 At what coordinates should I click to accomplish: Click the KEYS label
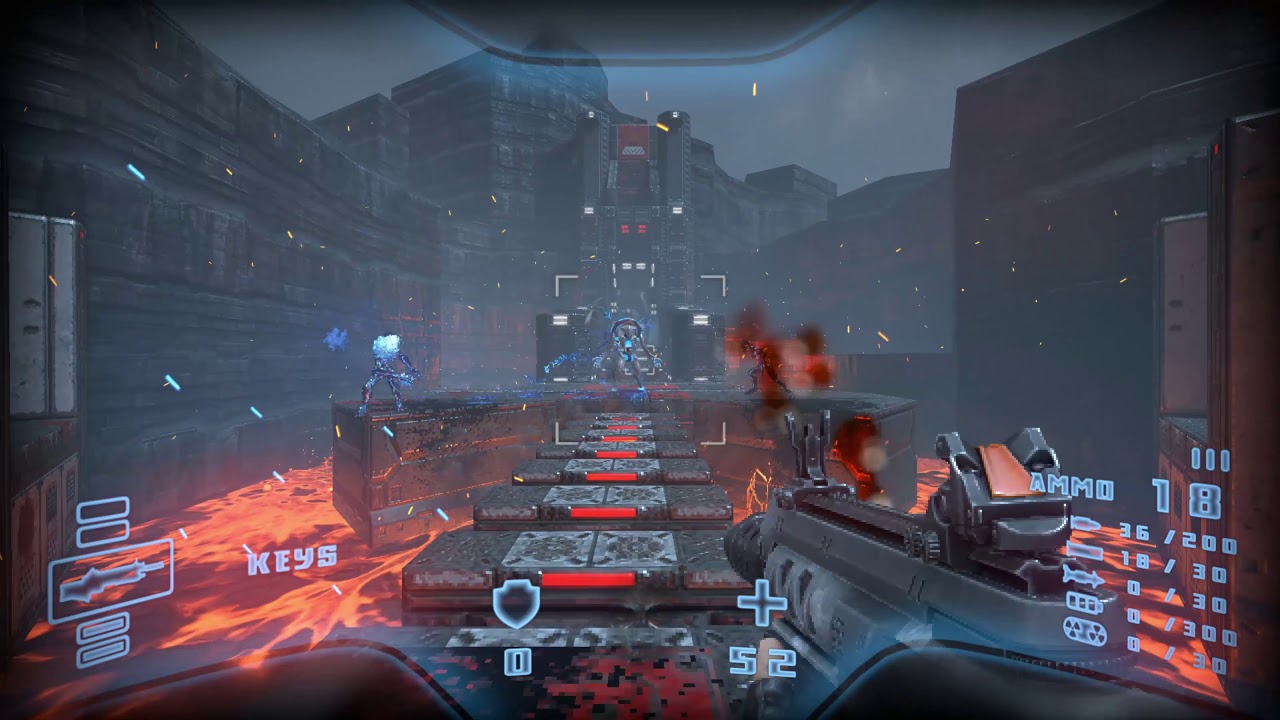(292, 558)
